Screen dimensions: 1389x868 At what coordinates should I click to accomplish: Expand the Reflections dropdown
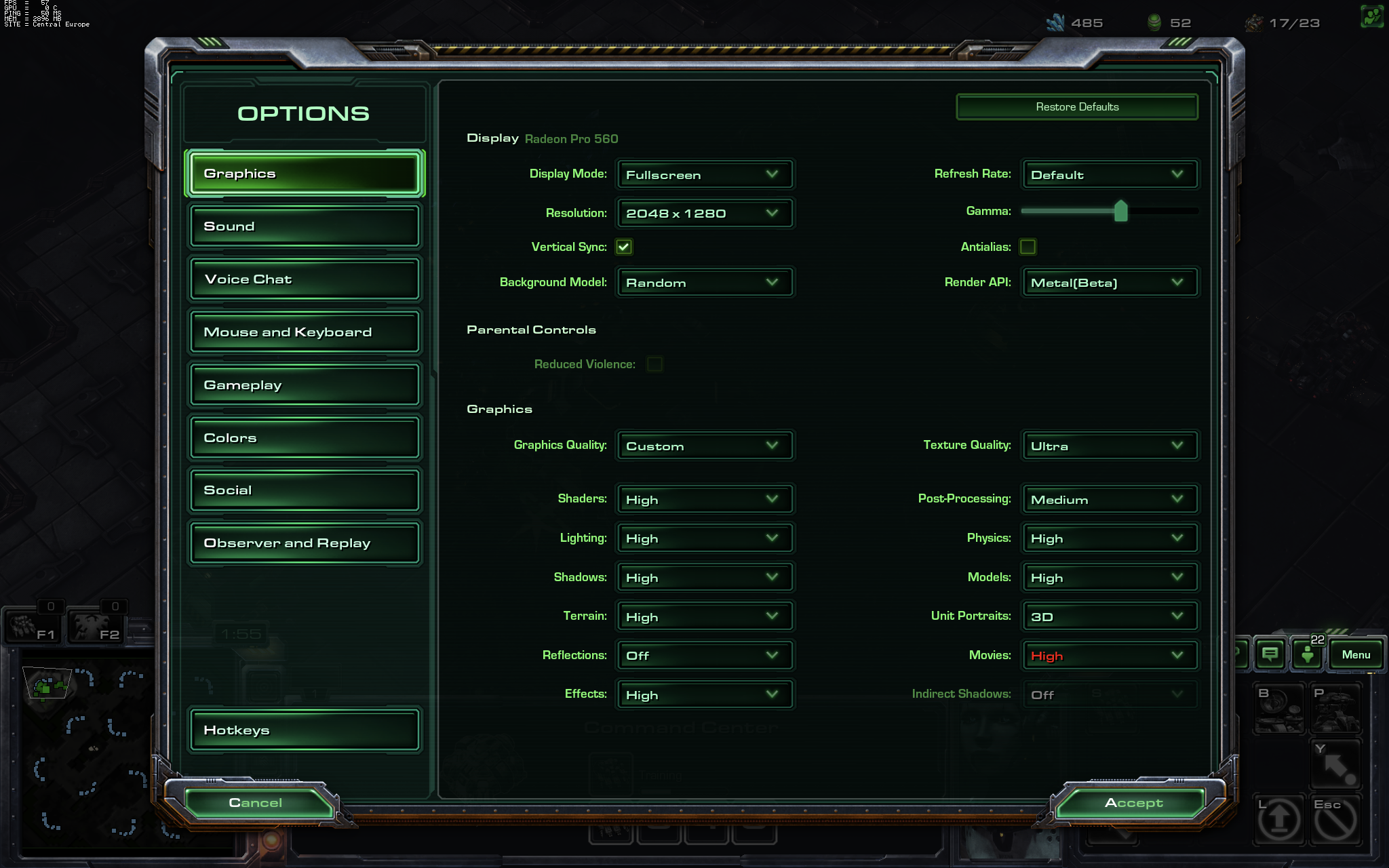click(703, 656)
